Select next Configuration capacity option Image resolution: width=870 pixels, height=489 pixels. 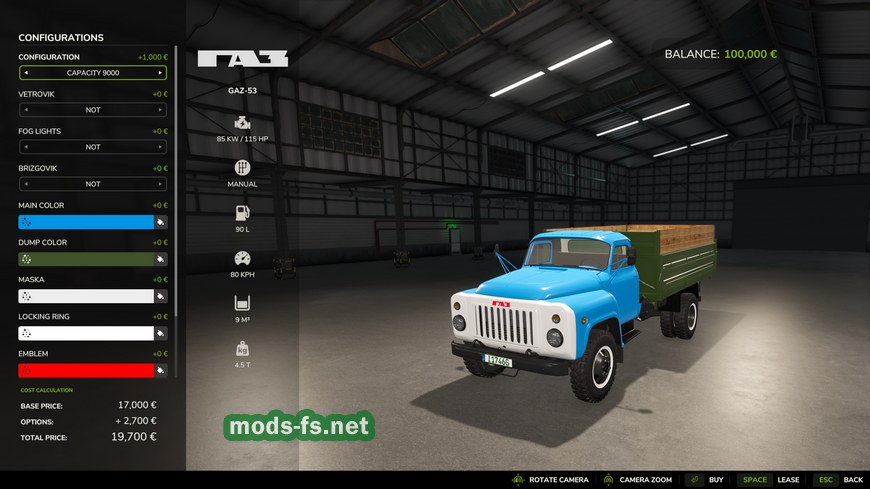(x=160, y=73)
